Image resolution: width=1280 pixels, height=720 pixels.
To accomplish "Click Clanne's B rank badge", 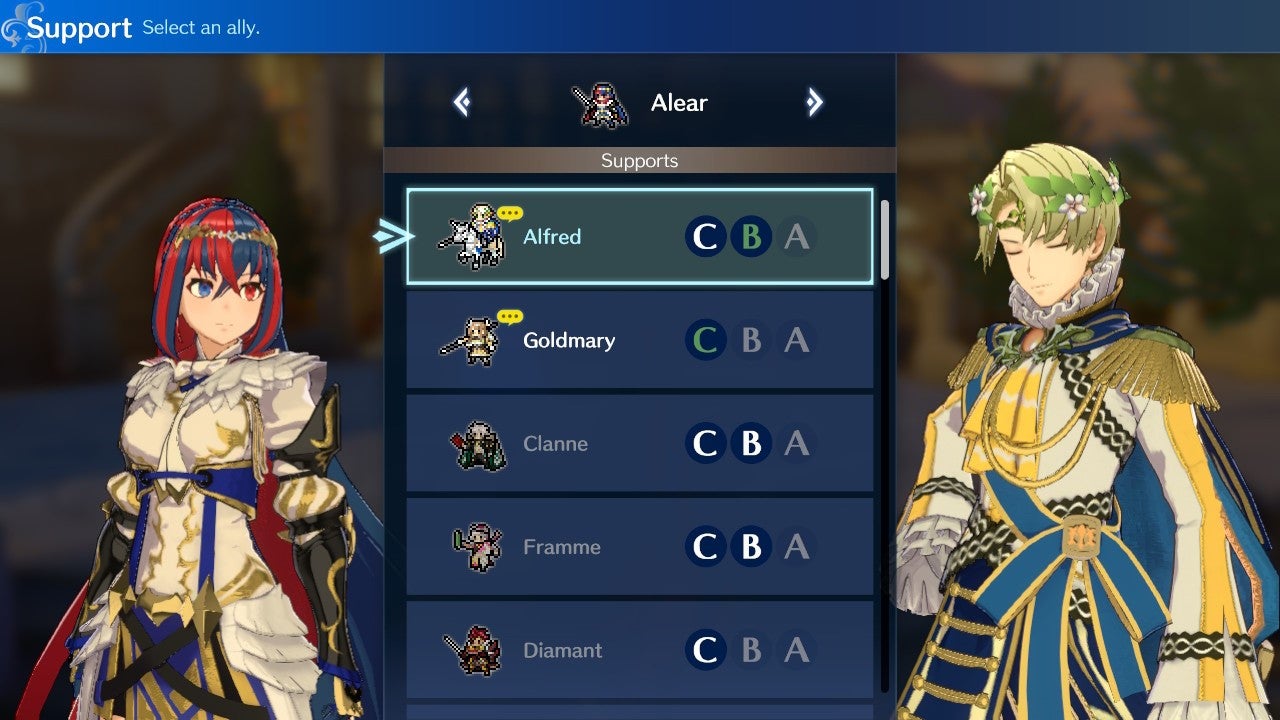I will click(x=751, y=443).
